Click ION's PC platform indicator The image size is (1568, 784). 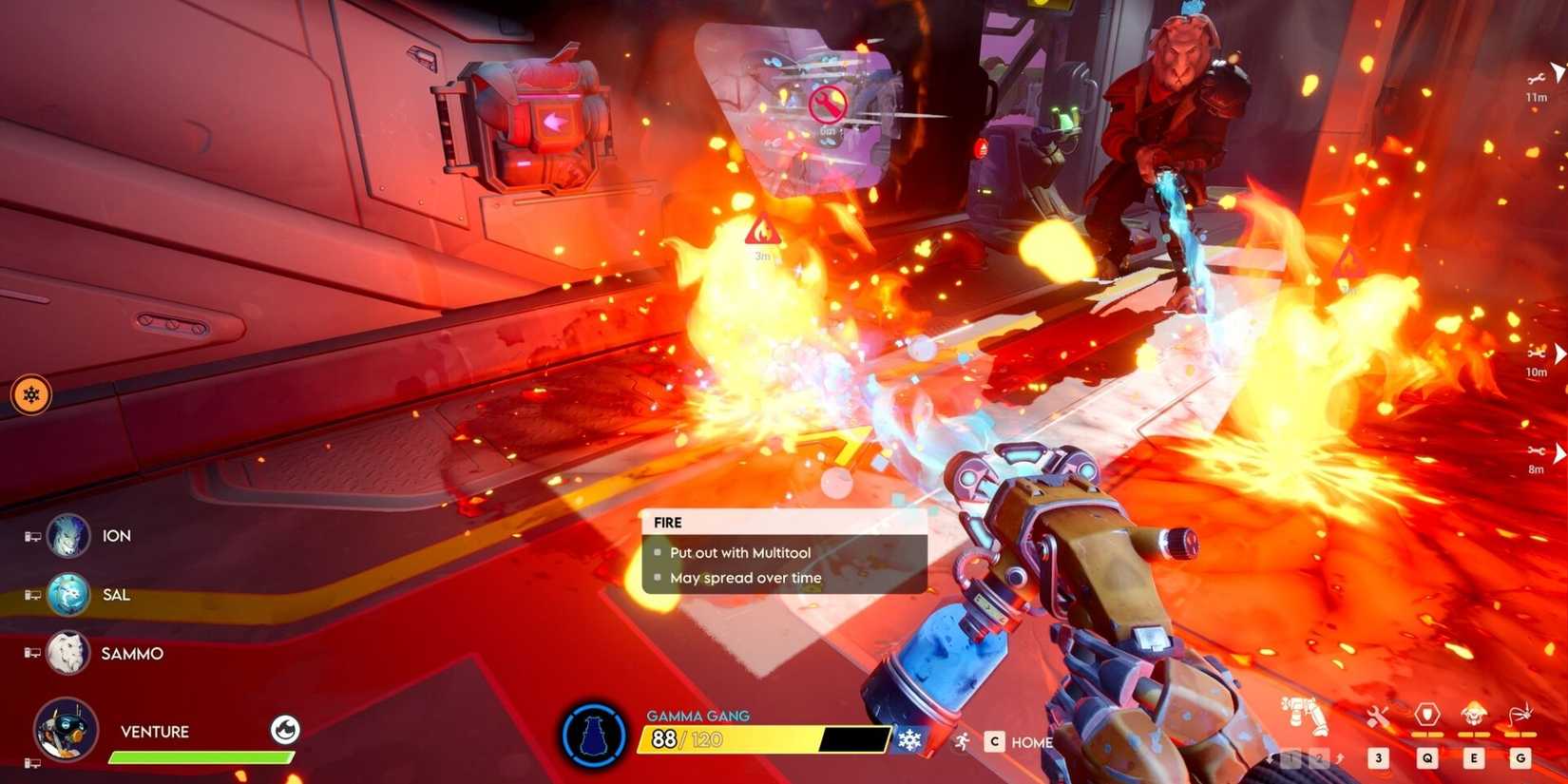point(31,535)
